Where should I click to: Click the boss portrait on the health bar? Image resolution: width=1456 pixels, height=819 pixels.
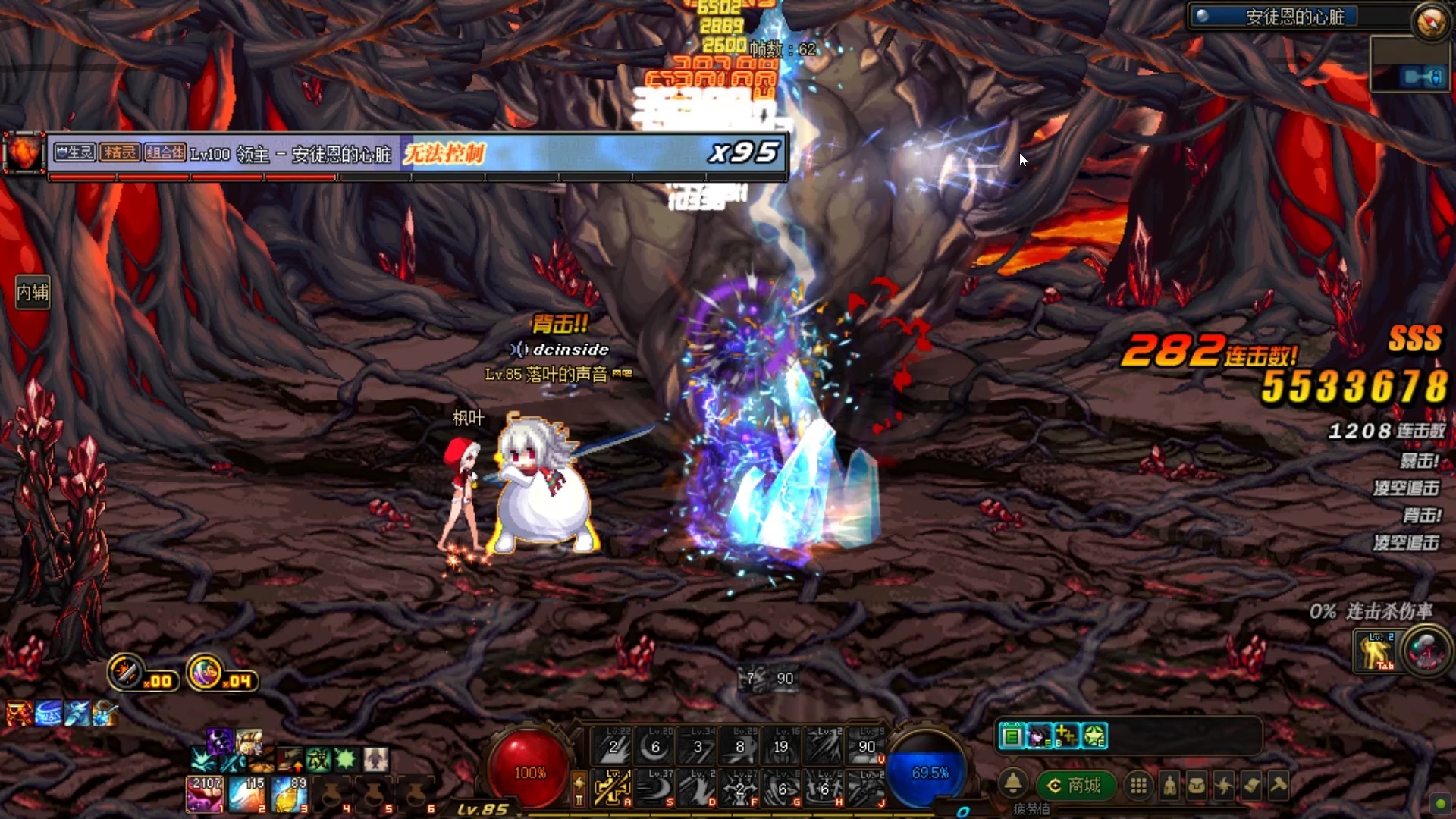point(24,153)
